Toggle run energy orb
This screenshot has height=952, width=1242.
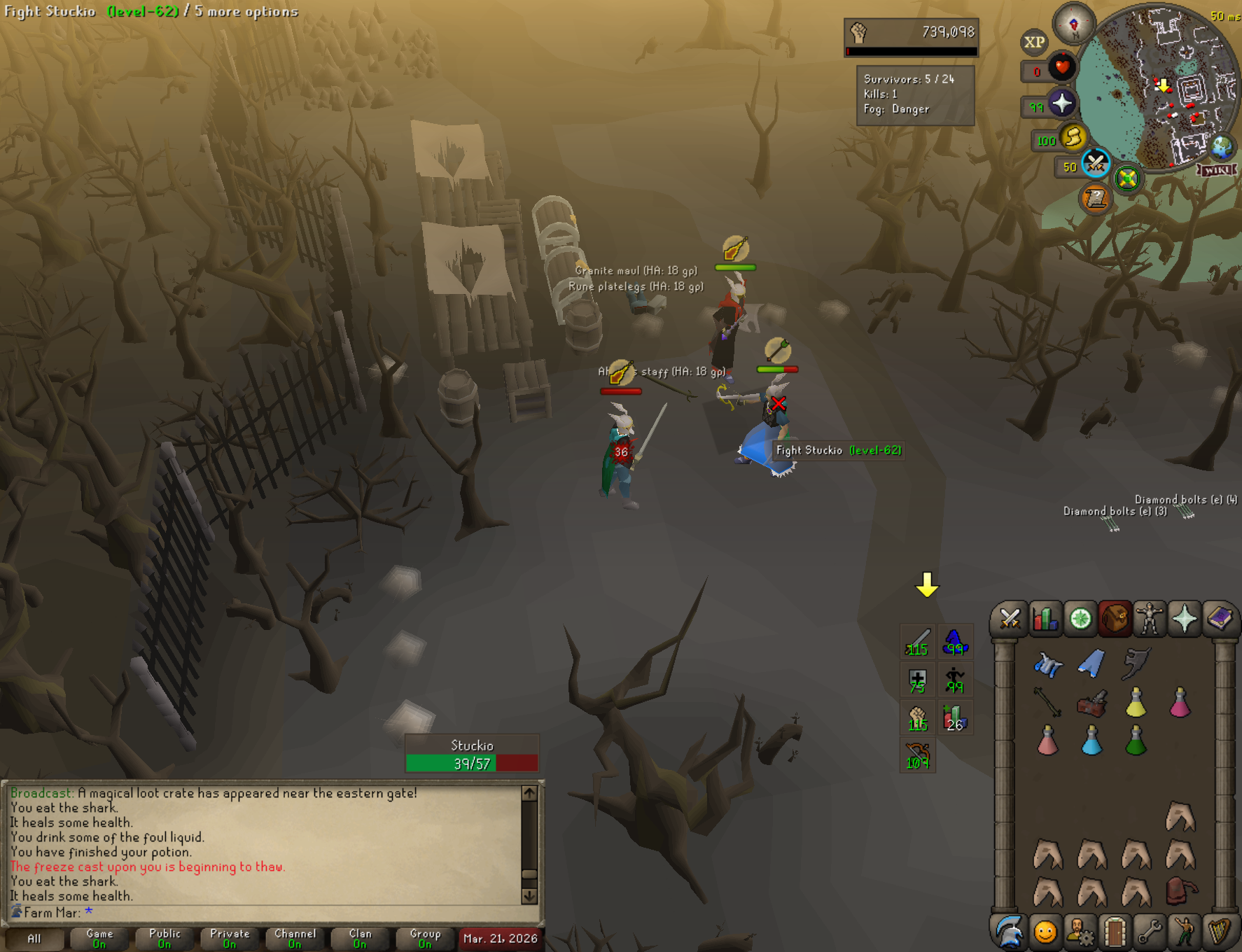pos(1073,137)
